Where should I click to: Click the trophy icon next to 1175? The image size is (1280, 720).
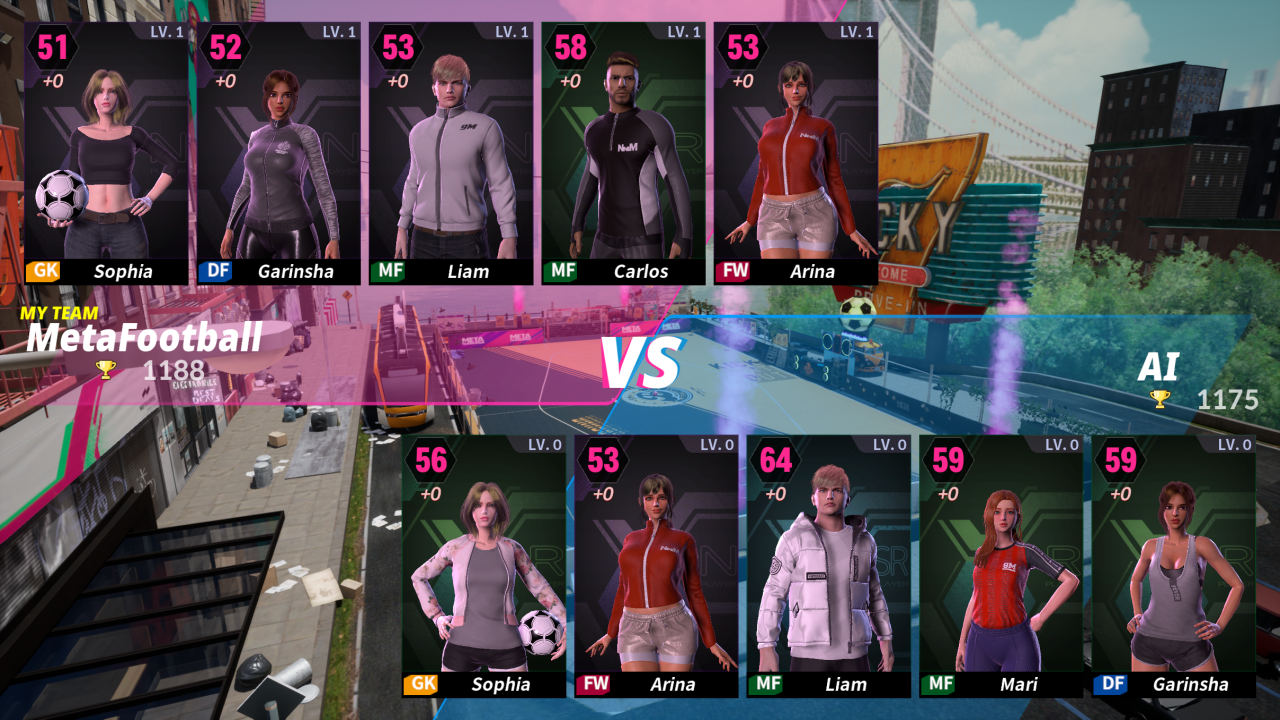tap(1160, 399)
